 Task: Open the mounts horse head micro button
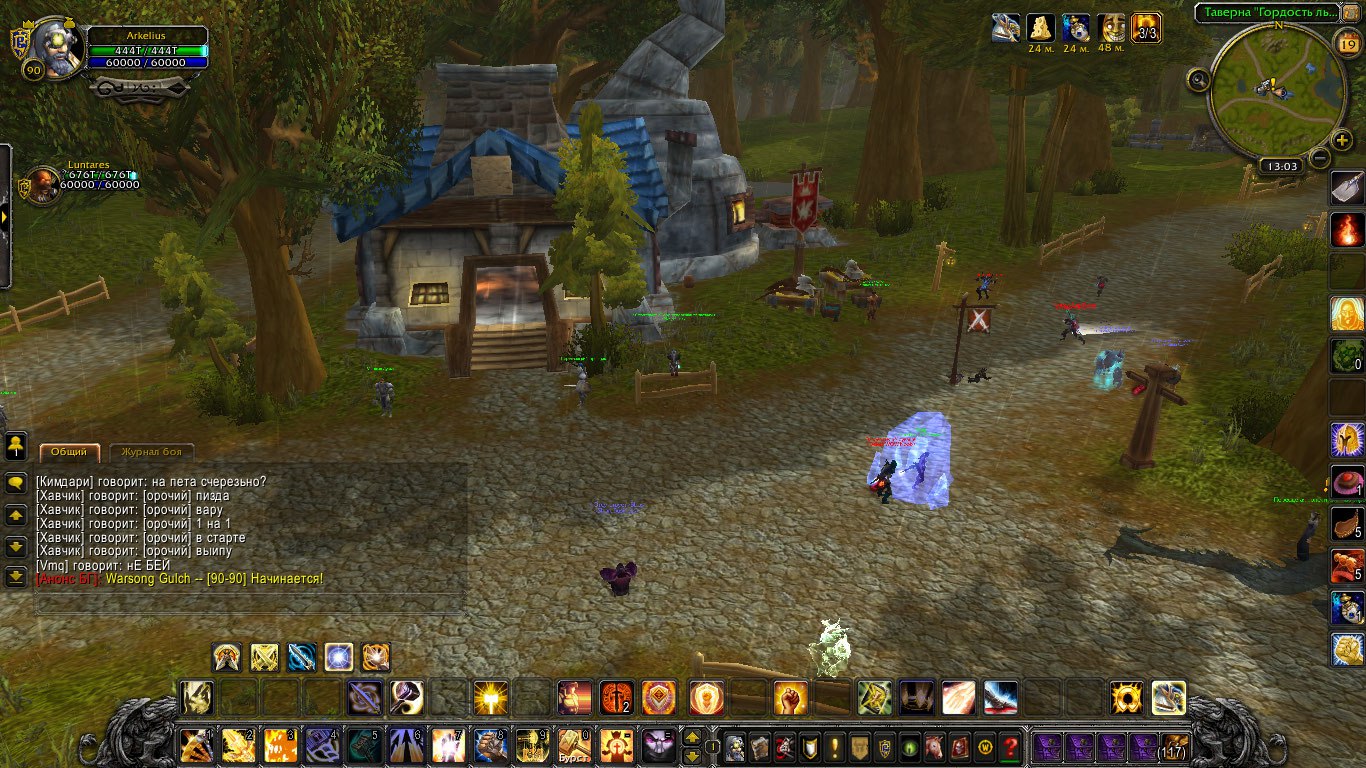[x=935, y=747]
